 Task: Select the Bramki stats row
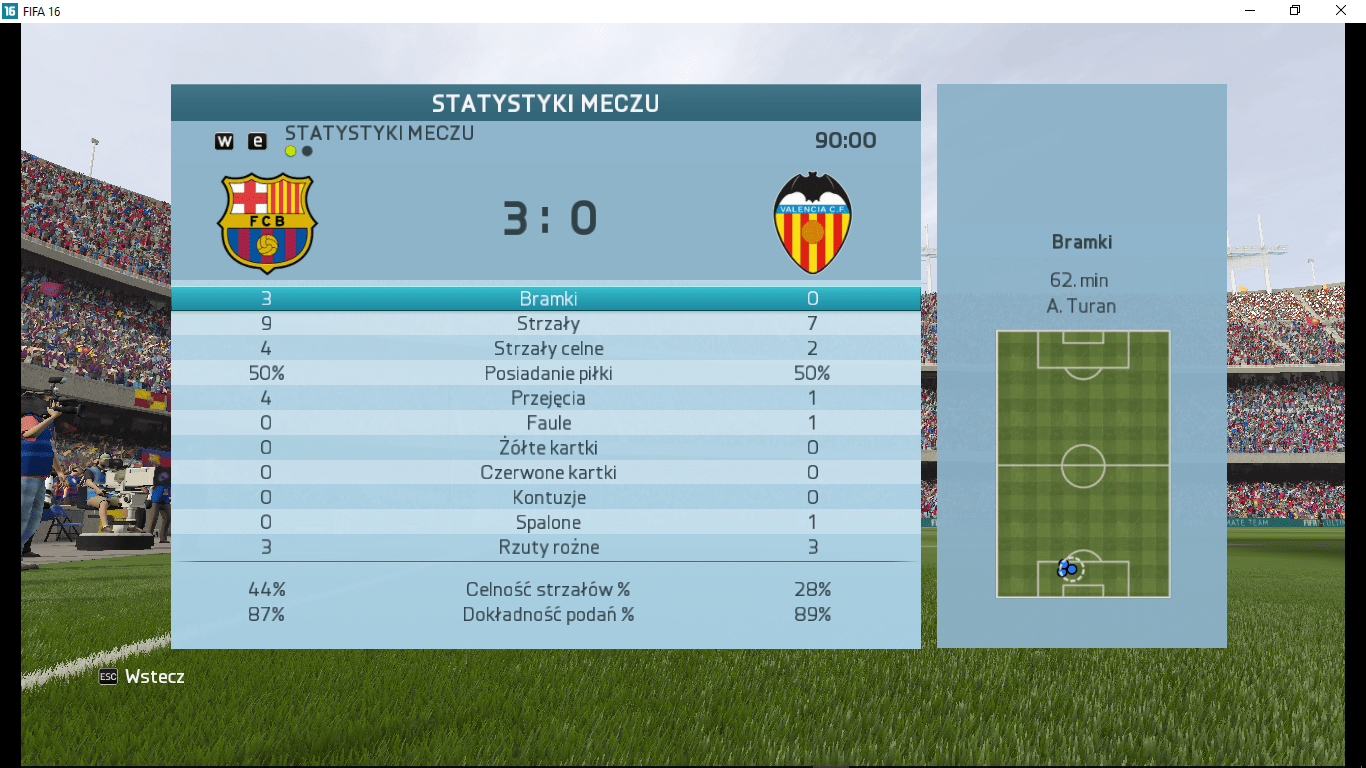(x=547, y=299)
